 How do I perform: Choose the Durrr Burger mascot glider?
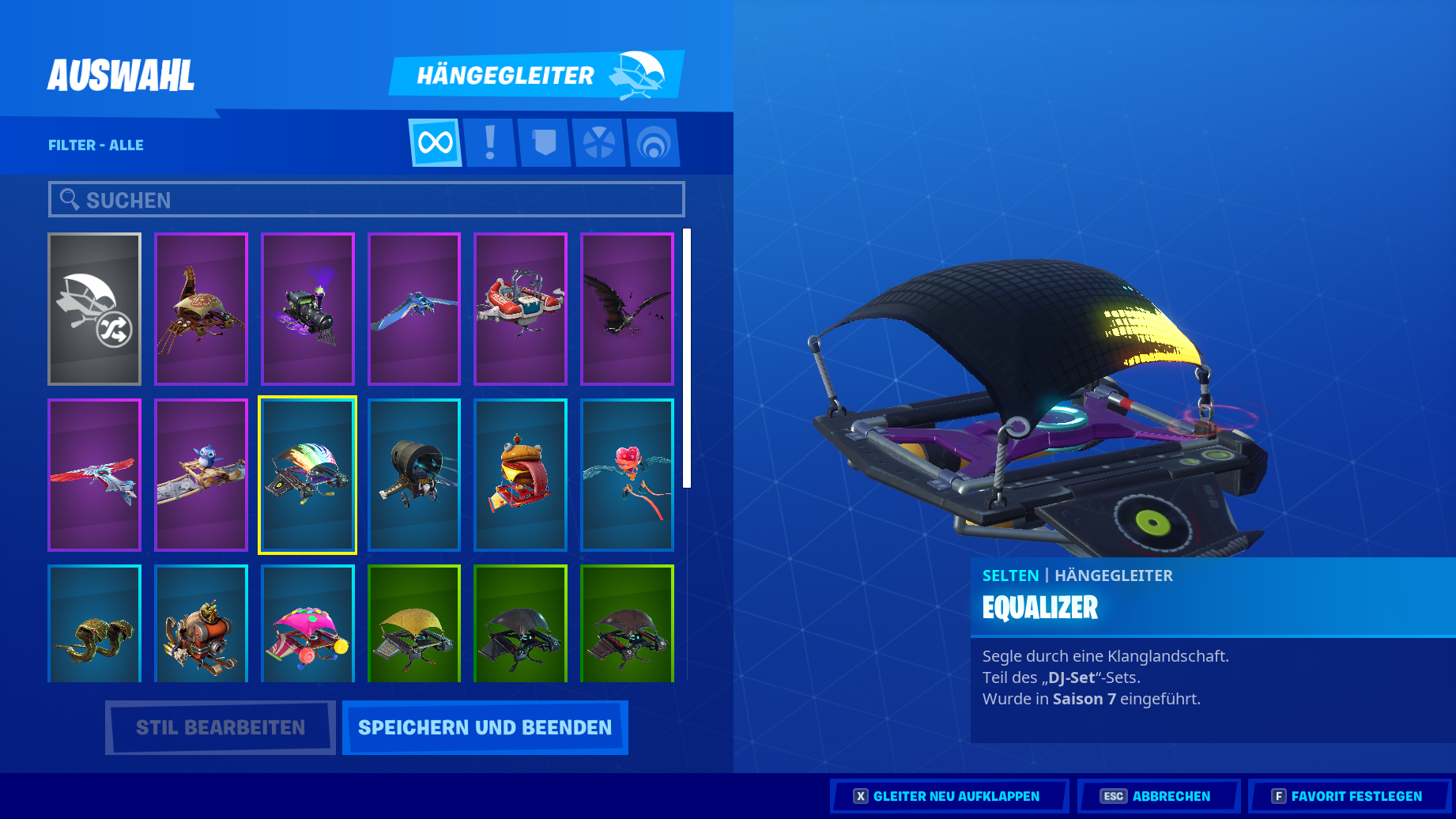[520, 475]
